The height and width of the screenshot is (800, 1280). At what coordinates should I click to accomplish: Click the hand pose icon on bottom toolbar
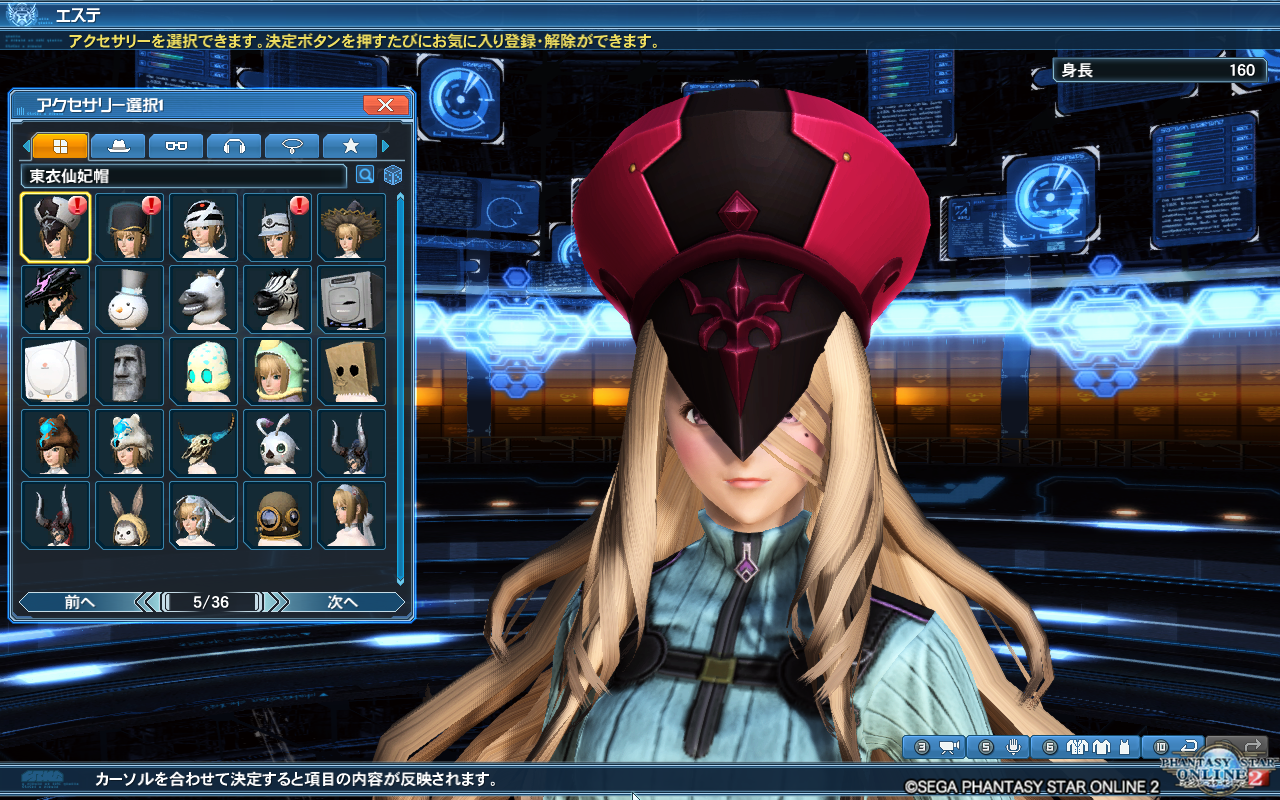(1009, 747)
